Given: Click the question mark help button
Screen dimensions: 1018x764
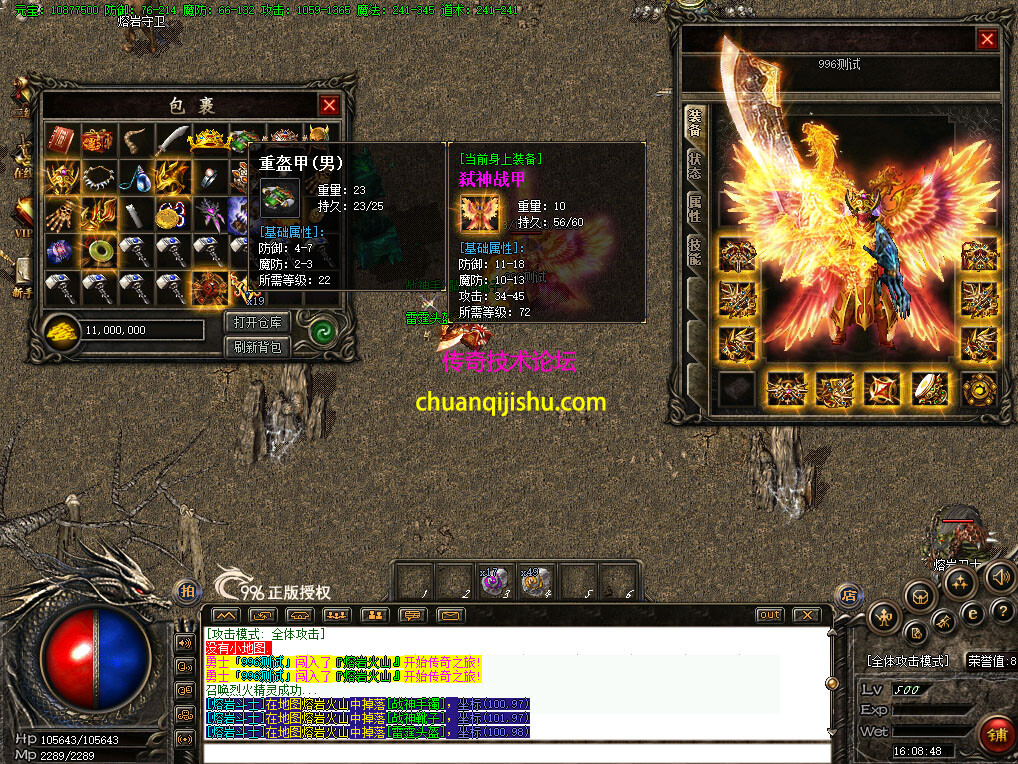Looking at the screenshot, I should (x=1002, y=610).
